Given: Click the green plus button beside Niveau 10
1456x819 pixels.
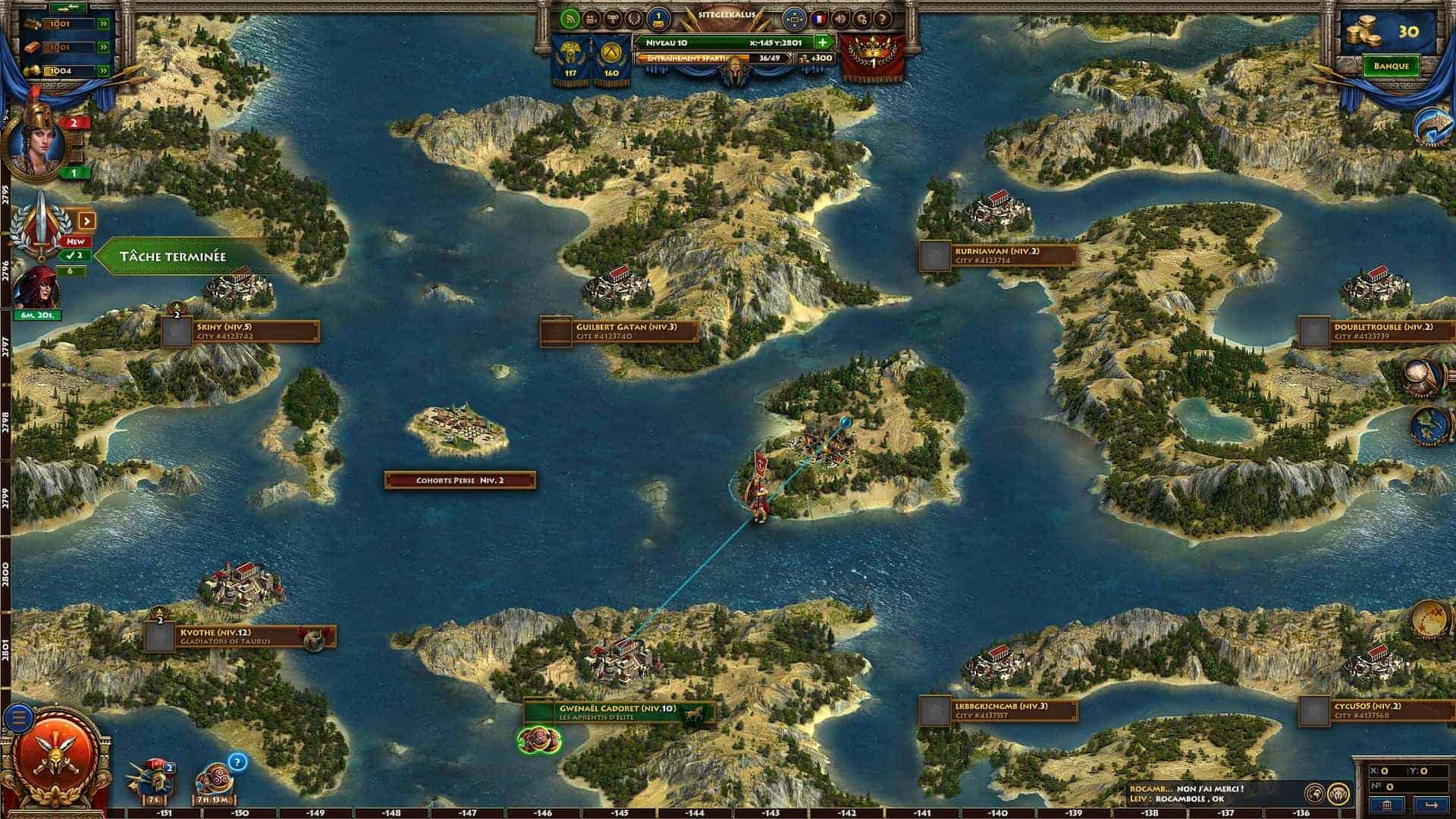Looking at the screenshot, I should 822,42.
